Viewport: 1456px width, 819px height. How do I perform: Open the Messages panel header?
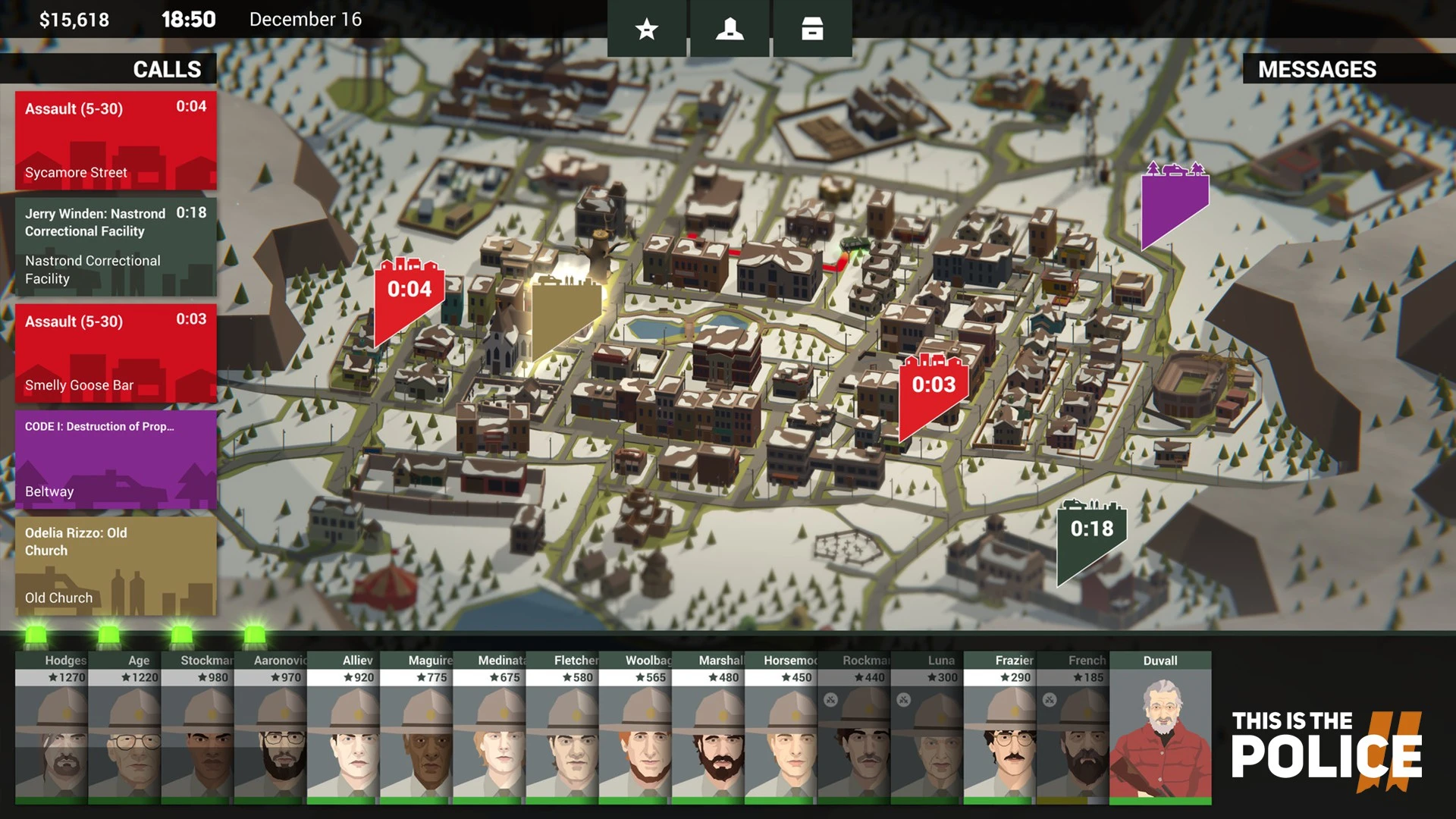tap(1317, 69)
